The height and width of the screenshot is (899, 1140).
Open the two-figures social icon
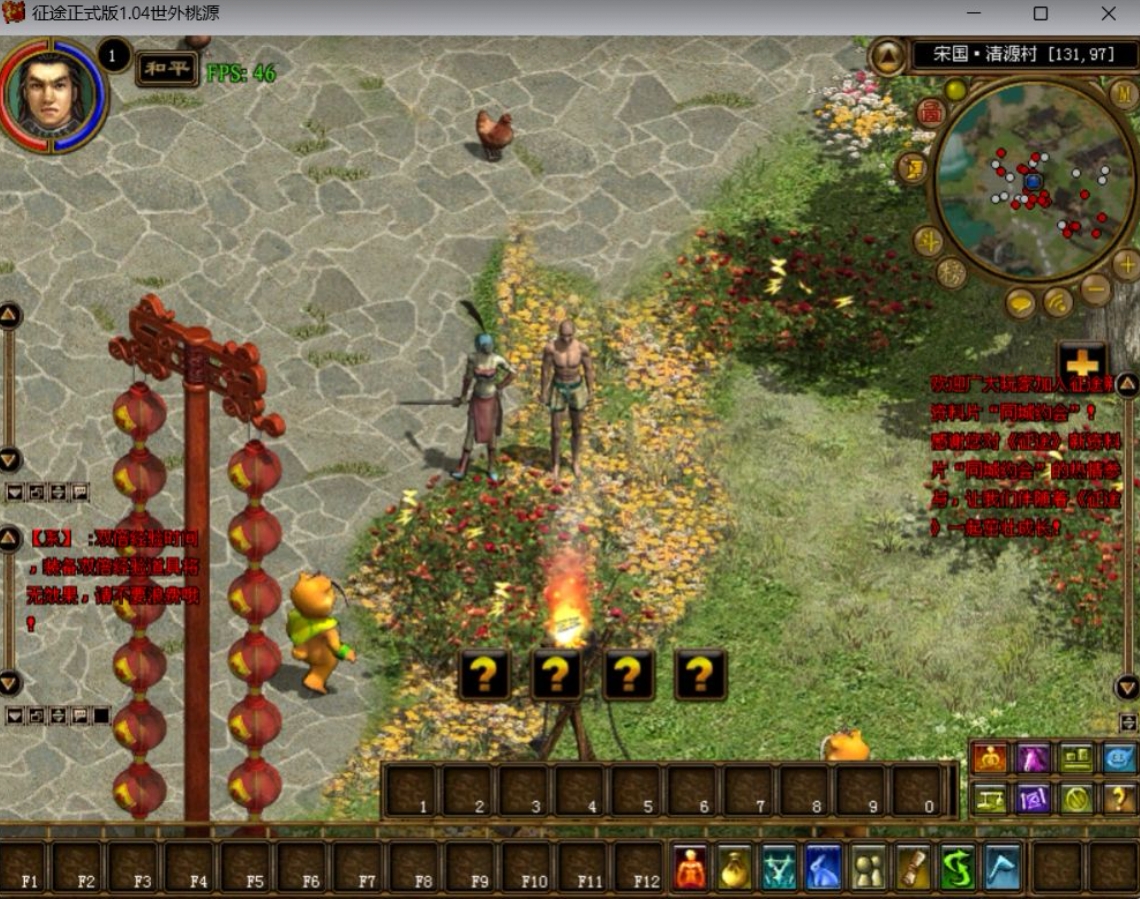click(868, 868)
